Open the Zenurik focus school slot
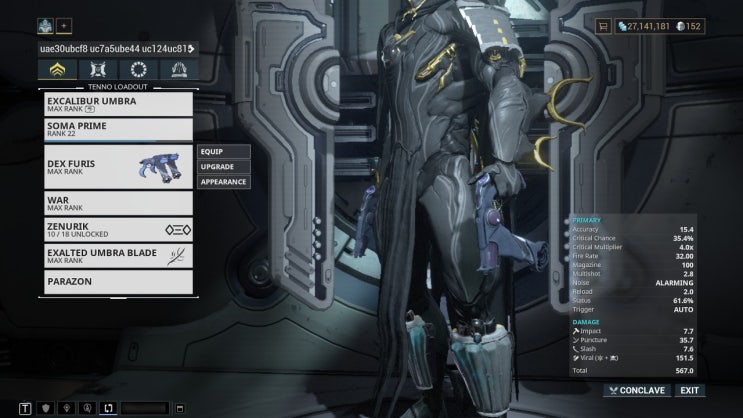Image resolution: width=743 pixels, height=418 pixels. (118, 230)
